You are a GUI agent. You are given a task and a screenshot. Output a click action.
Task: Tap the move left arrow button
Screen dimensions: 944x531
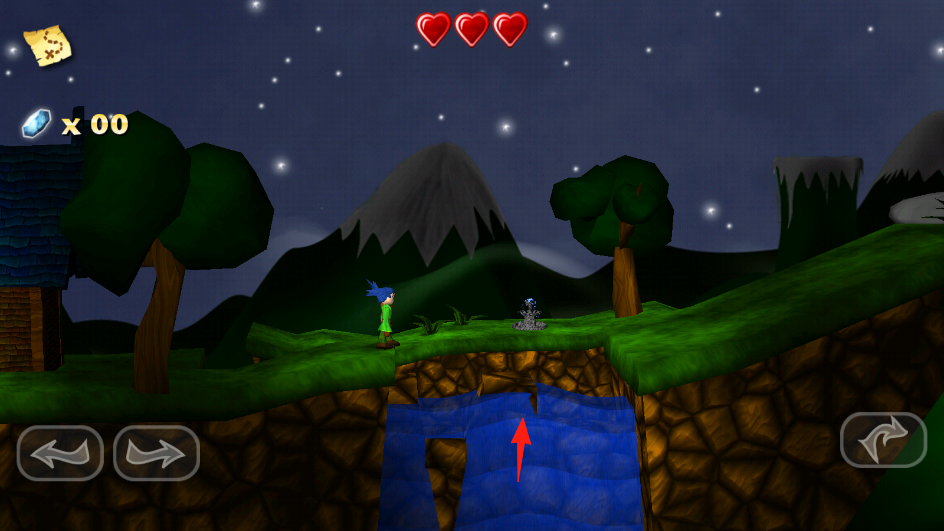coord(60,453)
